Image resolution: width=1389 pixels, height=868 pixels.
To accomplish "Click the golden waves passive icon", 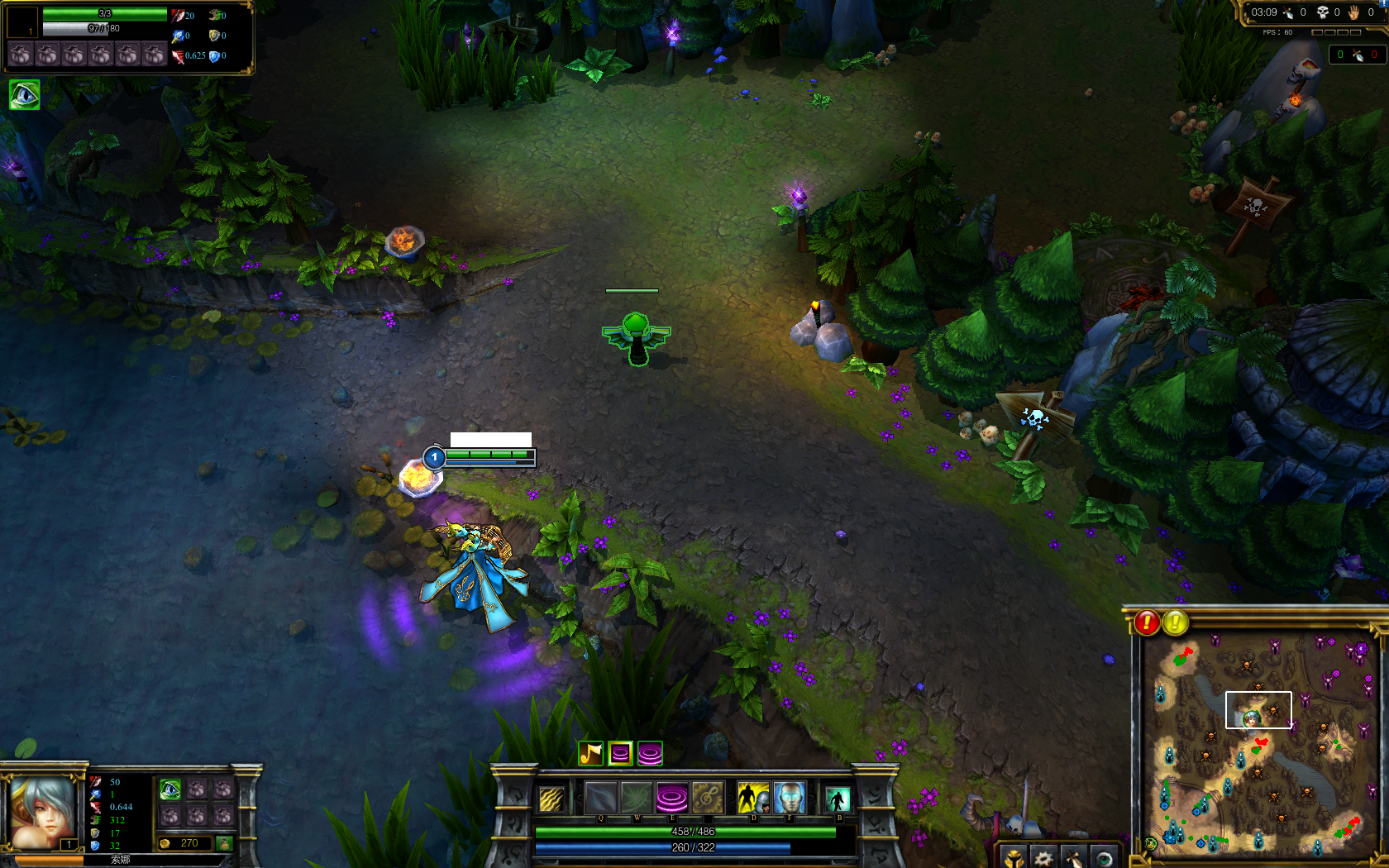I will [551, 799].
